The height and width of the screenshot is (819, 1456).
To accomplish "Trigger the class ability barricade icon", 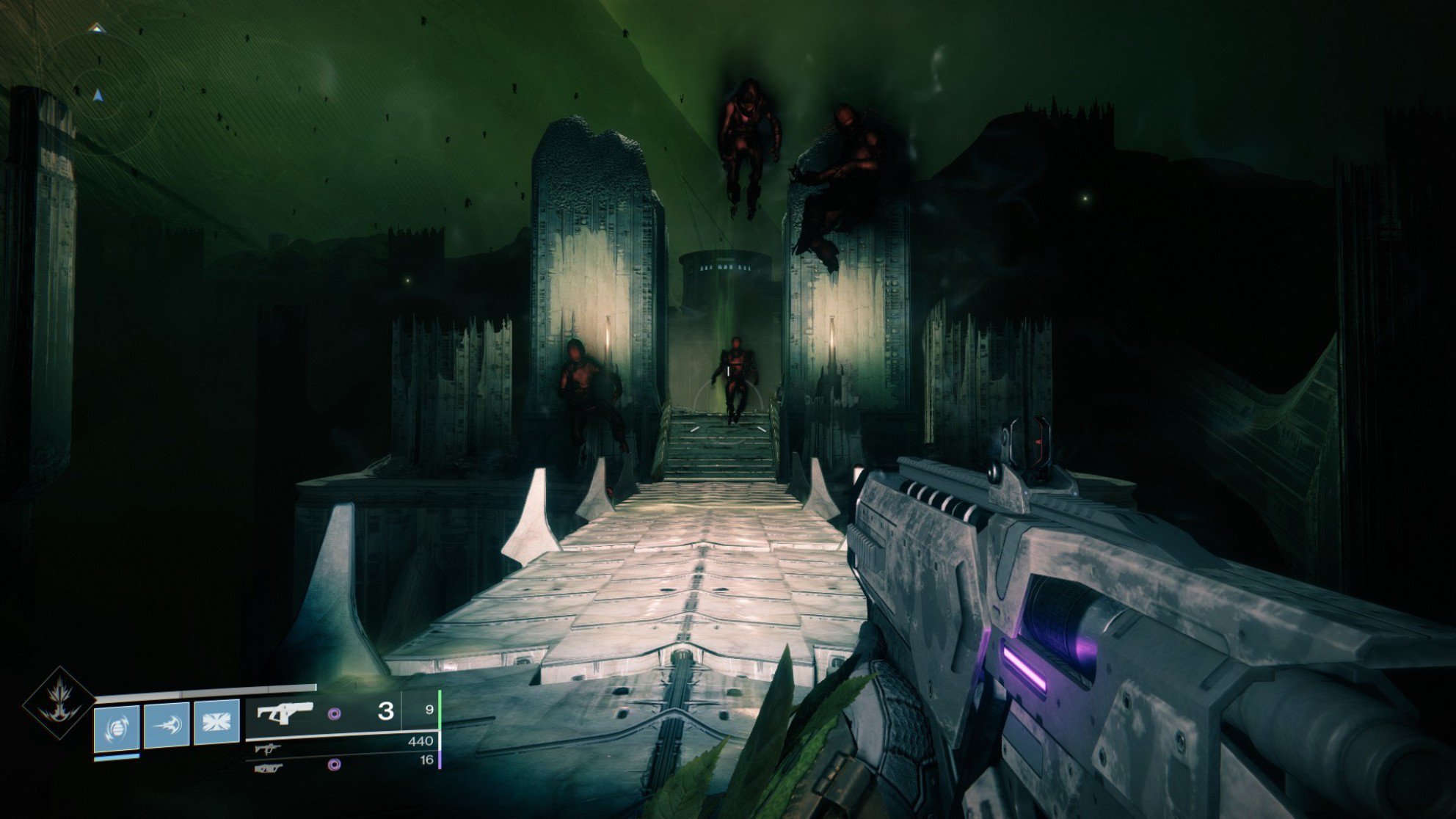I will point(216,723).
